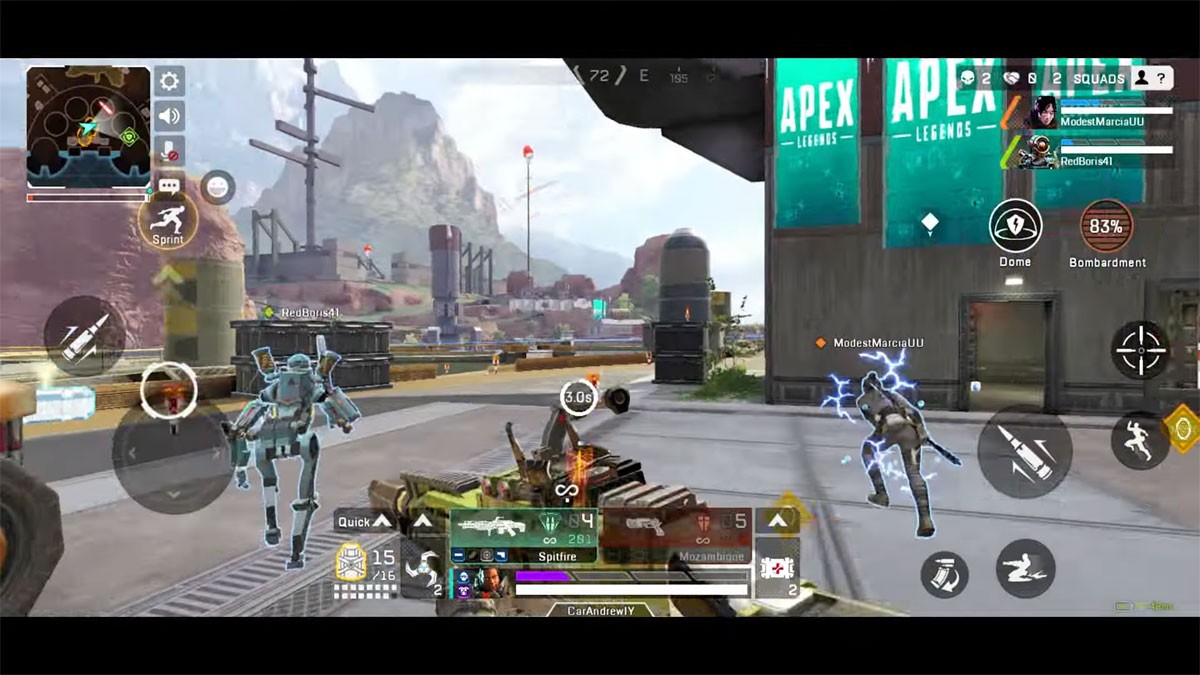The width and height of the screenshot is (1200, 675).
Task: Toggle the muted microphone icon
Action: [169, 150]
